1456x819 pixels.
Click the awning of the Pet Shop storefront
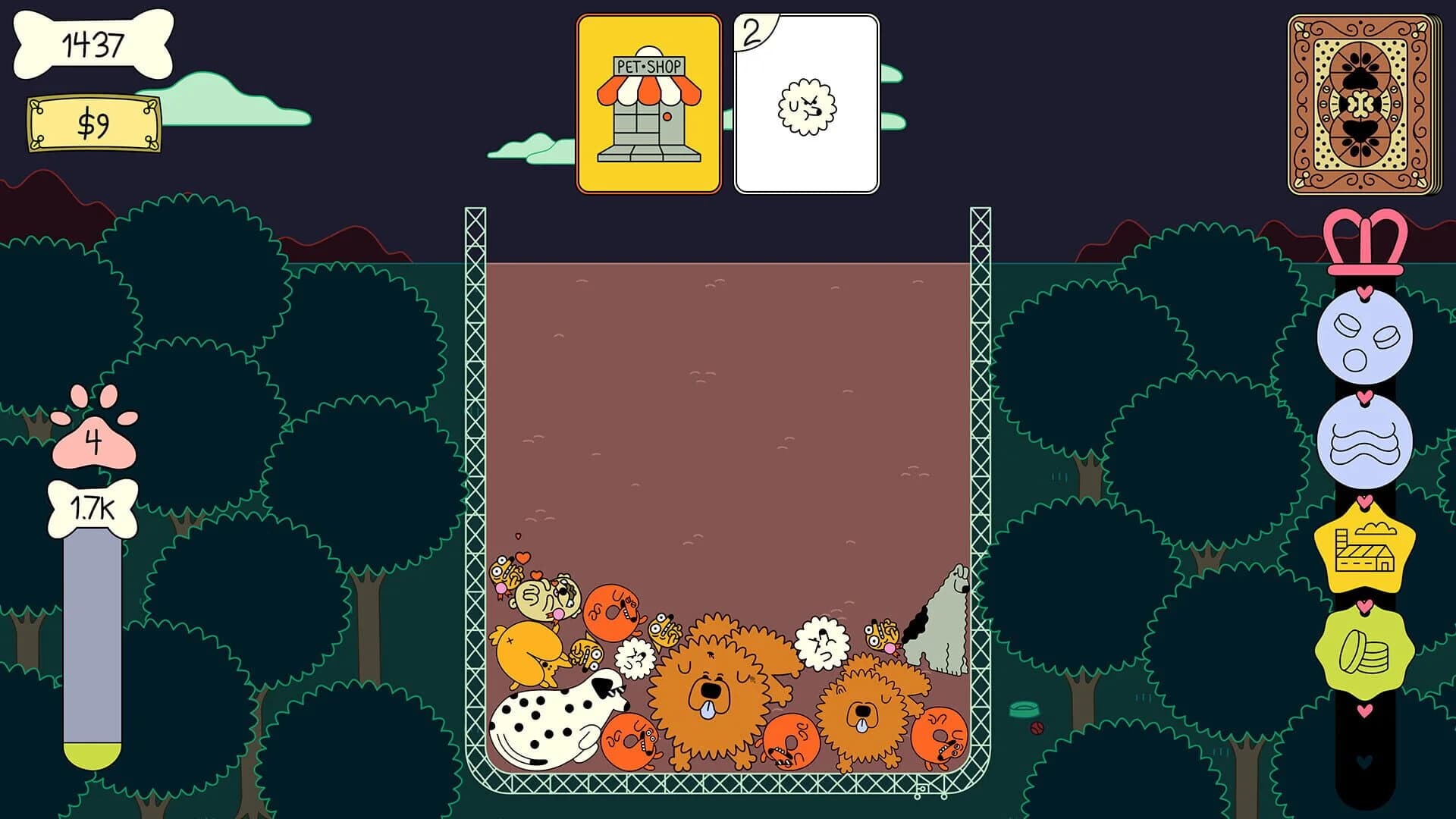(x=648, y=91)
